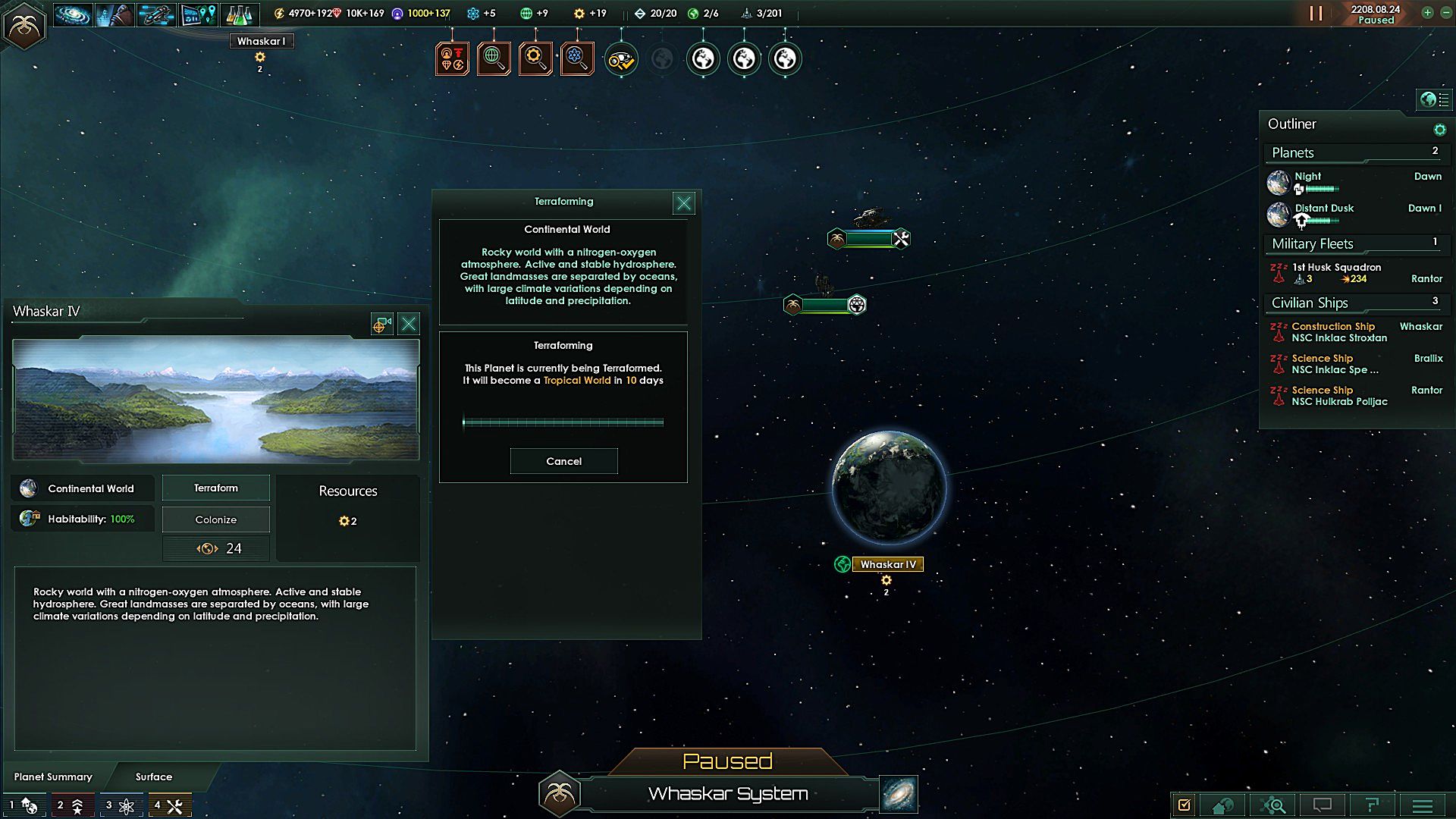Open the chat speech-bubble button

1323,805
